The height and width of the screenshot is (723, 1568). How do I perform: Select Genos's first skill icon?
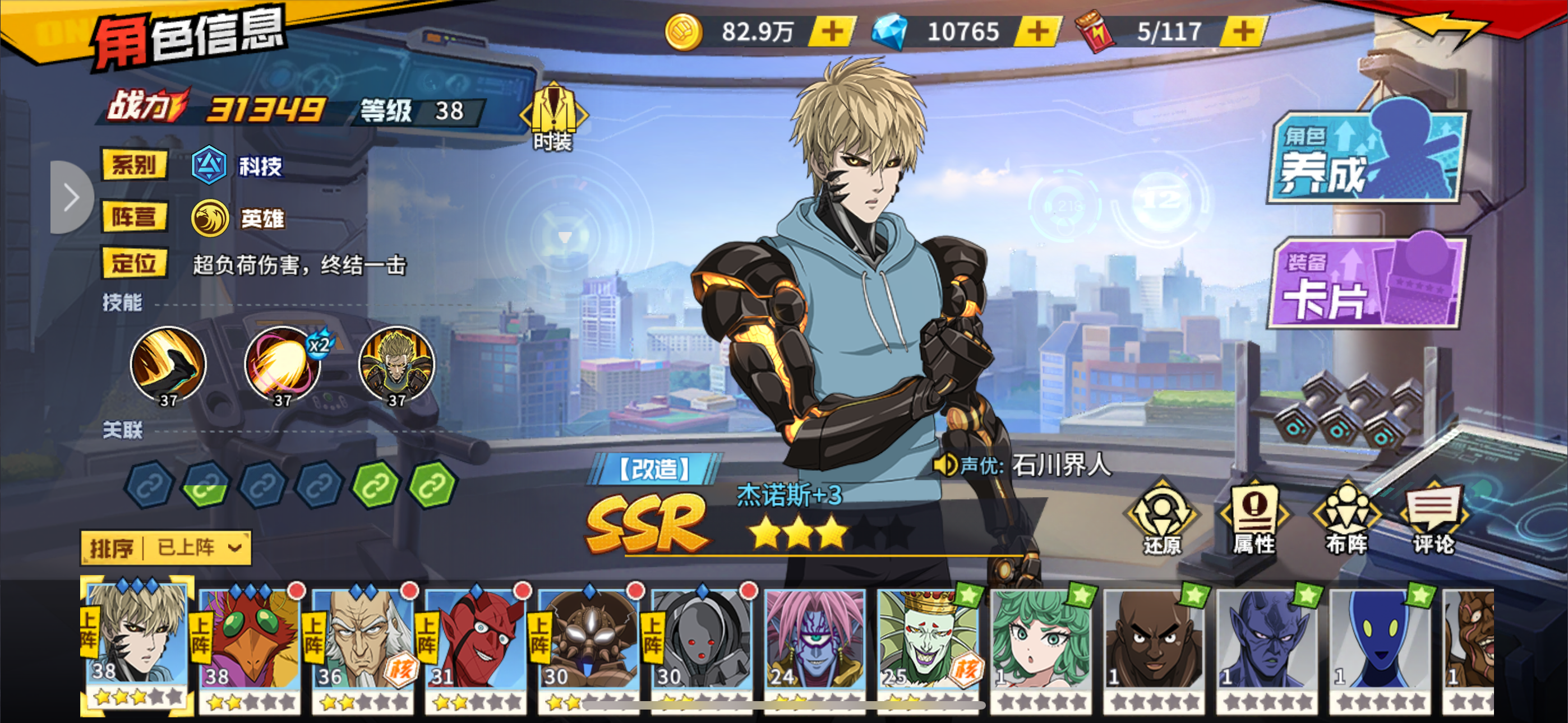coord(169,366)
